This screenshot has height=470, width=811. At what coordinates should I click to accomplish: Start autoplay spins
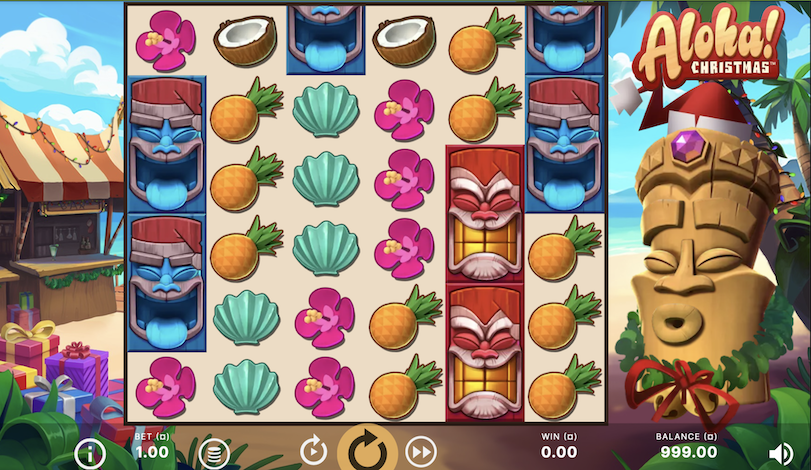point(313,451)
